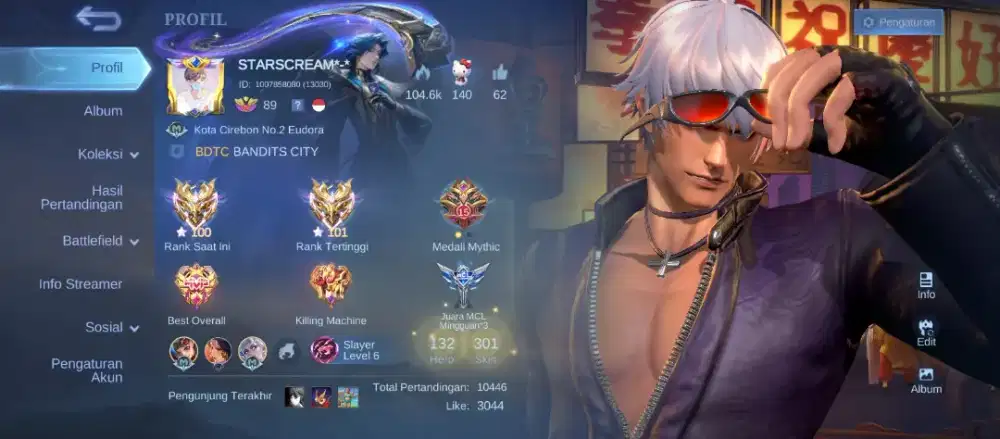The height and width of the screenshot is (439, 1000).
Task: Expand the Sosial menu
Action: tap(112, 327)
